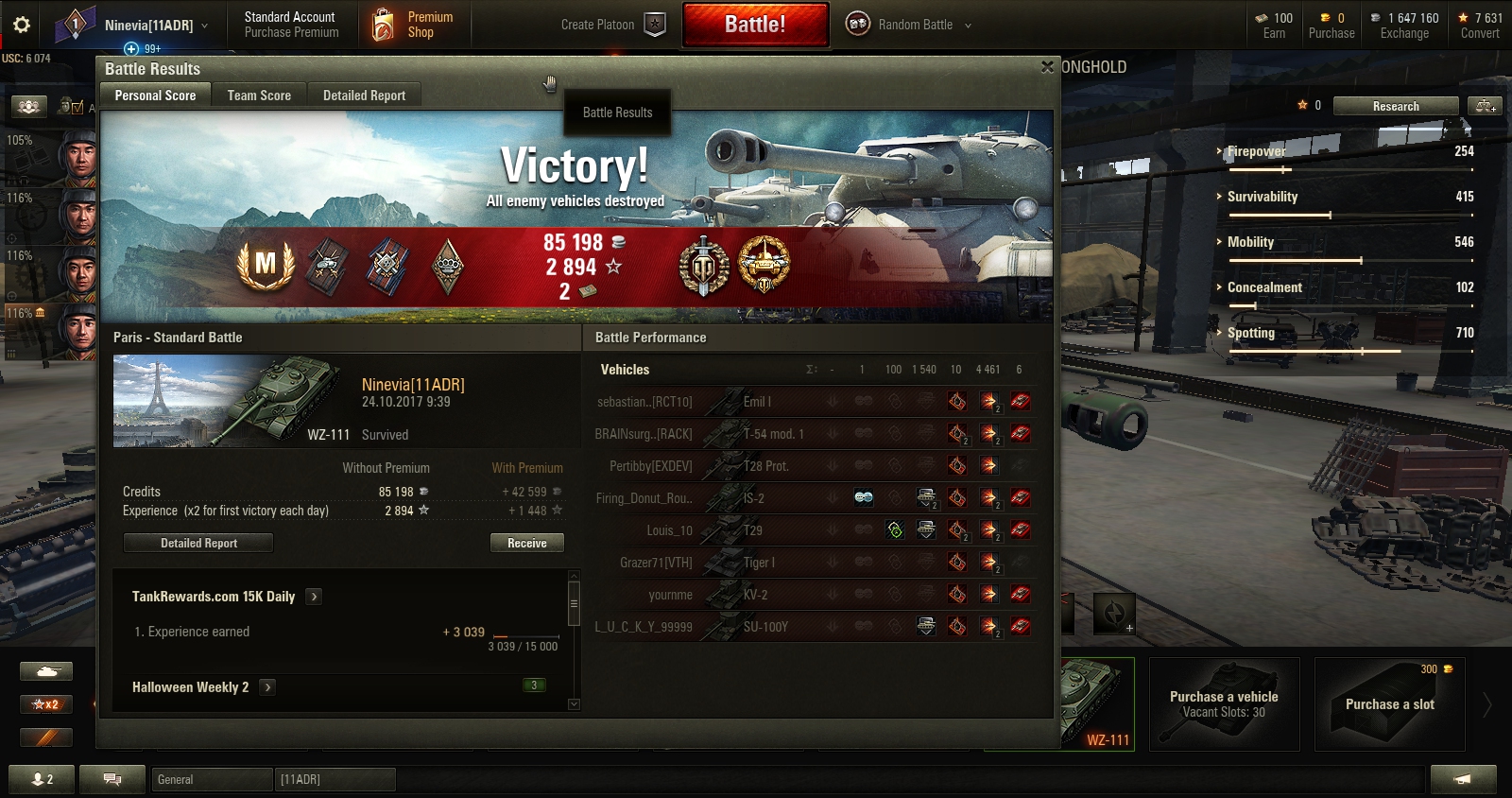This screenshot has width=1512, height=798.
Task: Expand TankRewards.com 15K Daily mission
Action: 315,597
